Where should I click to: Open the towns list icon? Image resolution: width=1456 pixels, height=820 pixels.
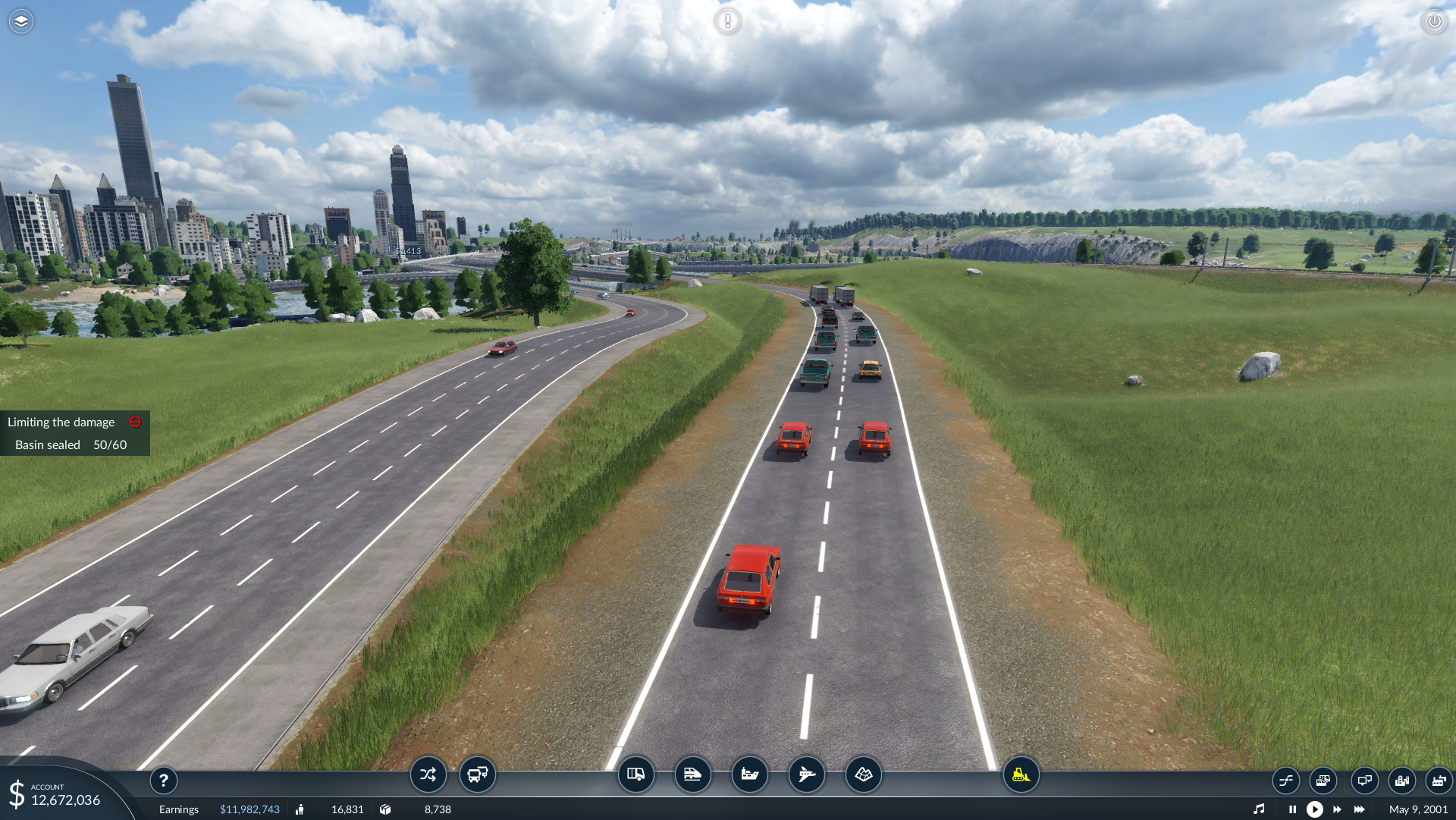[1401, 780]
